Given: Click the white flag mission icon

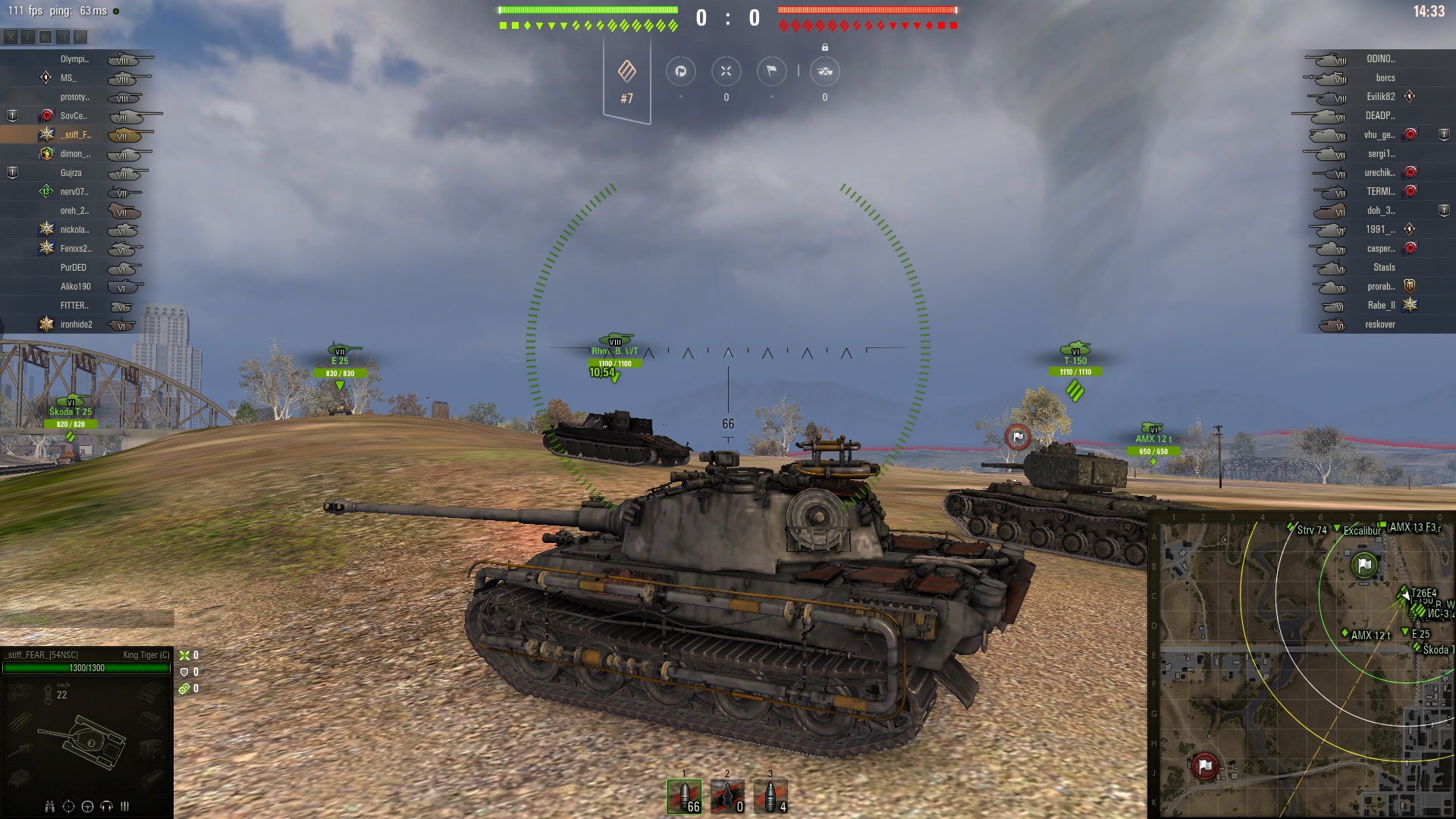Looking at the screenshot, I should pos(771,71).
